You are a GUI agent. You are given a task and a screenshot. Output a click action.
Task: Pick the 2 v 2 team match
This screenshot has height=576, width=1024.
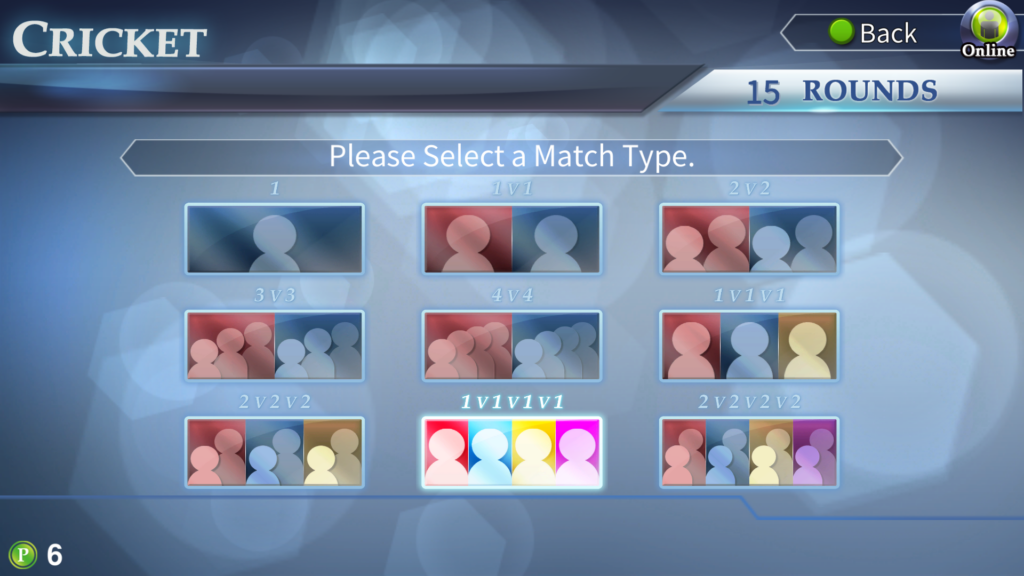click(x=749, y=239)
